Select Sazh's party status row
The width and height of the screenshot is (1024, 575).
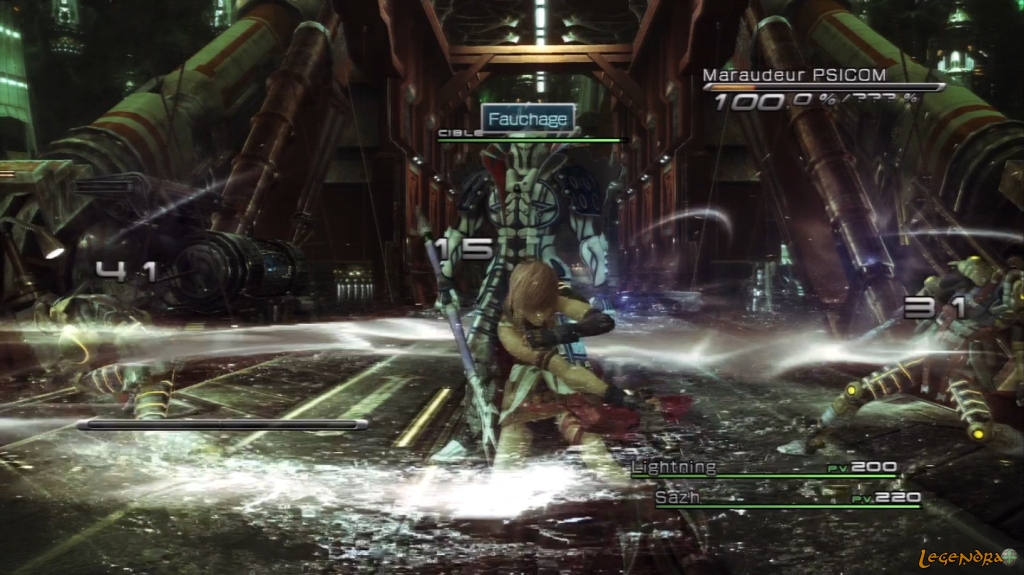click(x=787, y=497)
